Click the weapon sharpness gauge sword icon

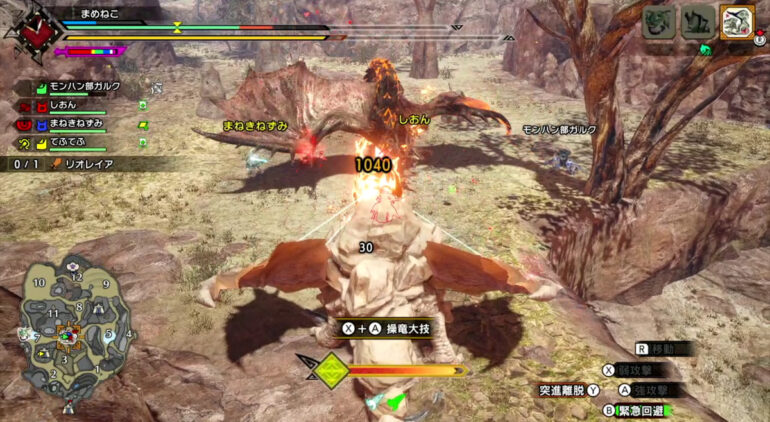[x=61, y=50]
